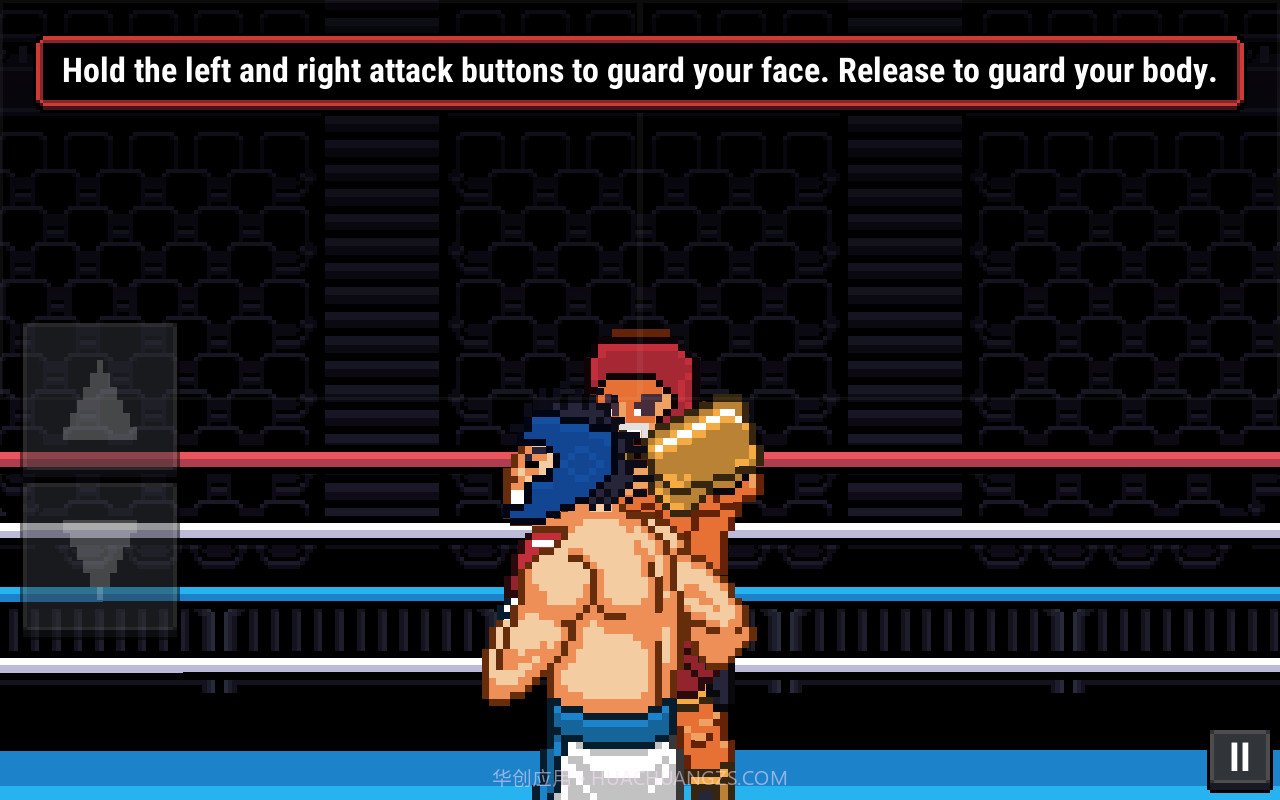Screen dimensions: 1280x800
Task: Open the HUACHUANGES.COM watermark link
Action: [690, 777]
